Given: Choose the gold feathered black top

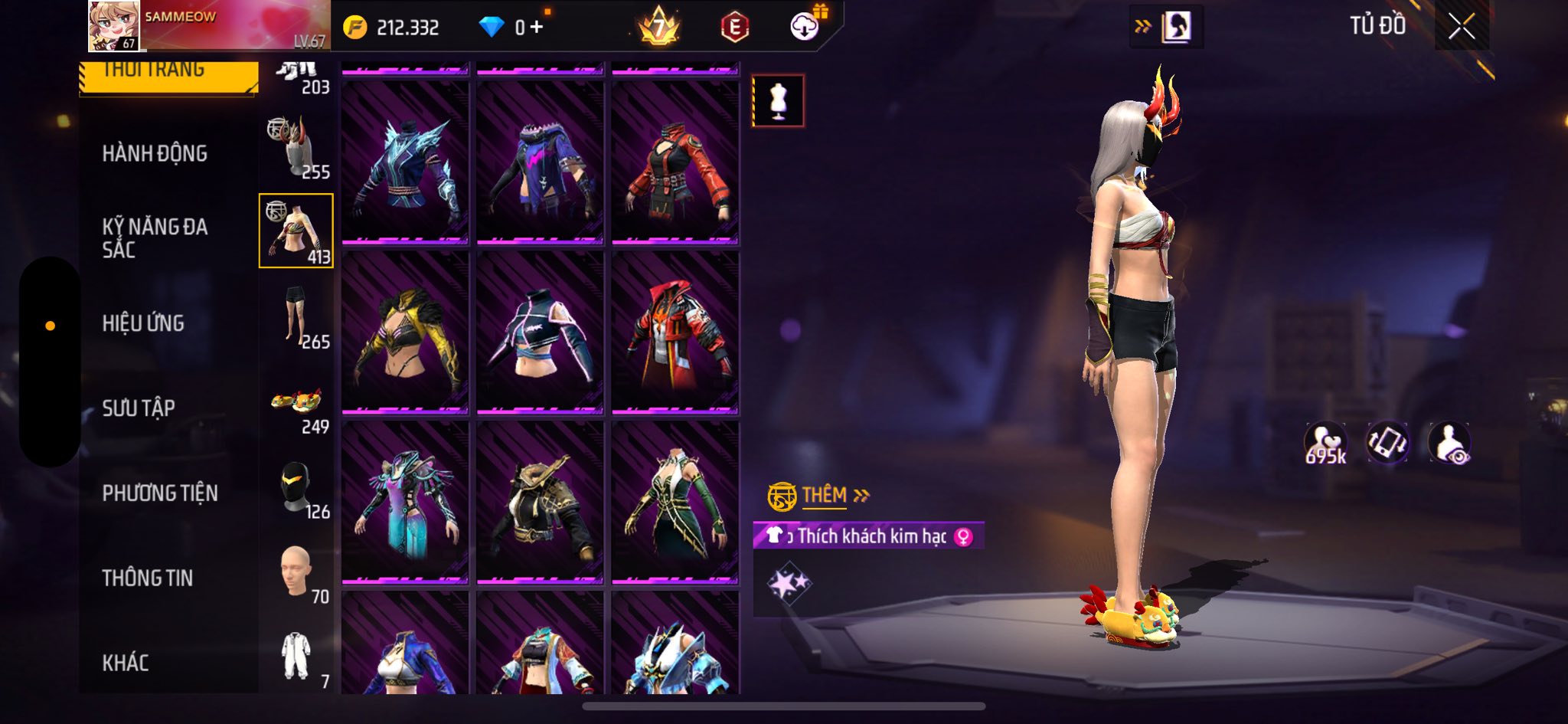Looking at the screenshot, I should coord(405,333).
